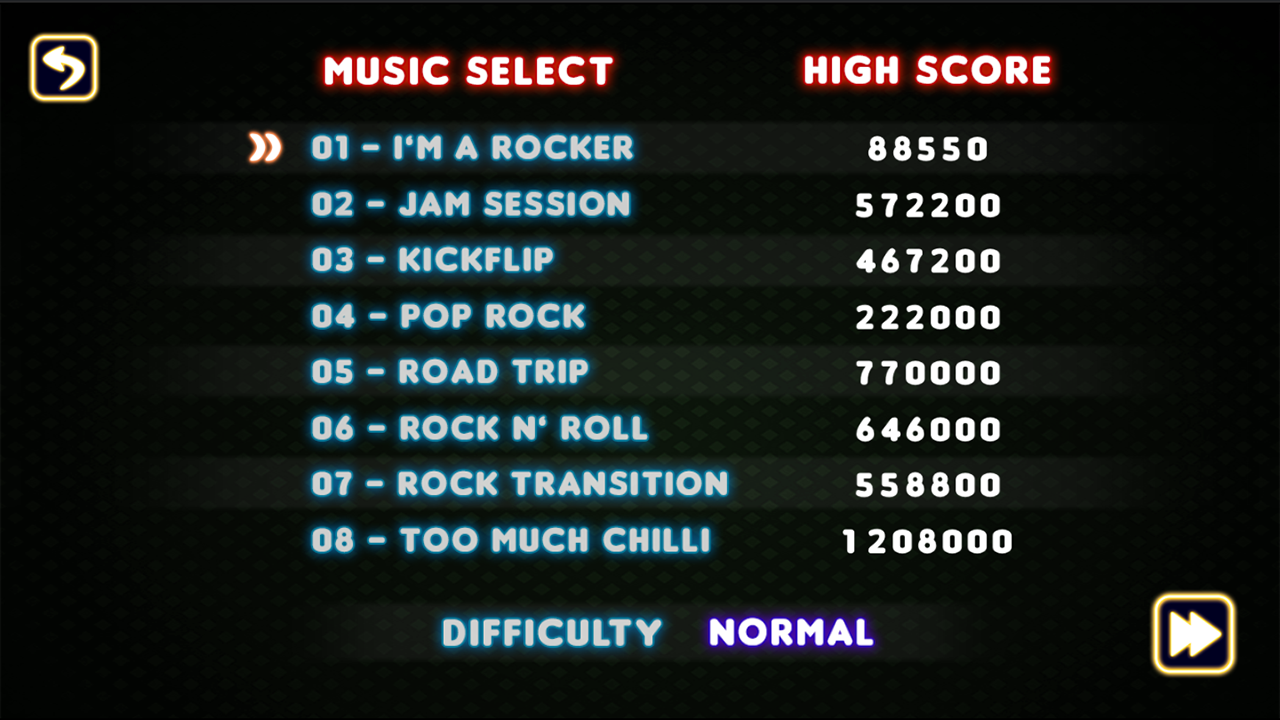Viewport: 1280px width, 720px height.
Task: Select the song I'm a Rocker
Action: (x=472, y=148)
